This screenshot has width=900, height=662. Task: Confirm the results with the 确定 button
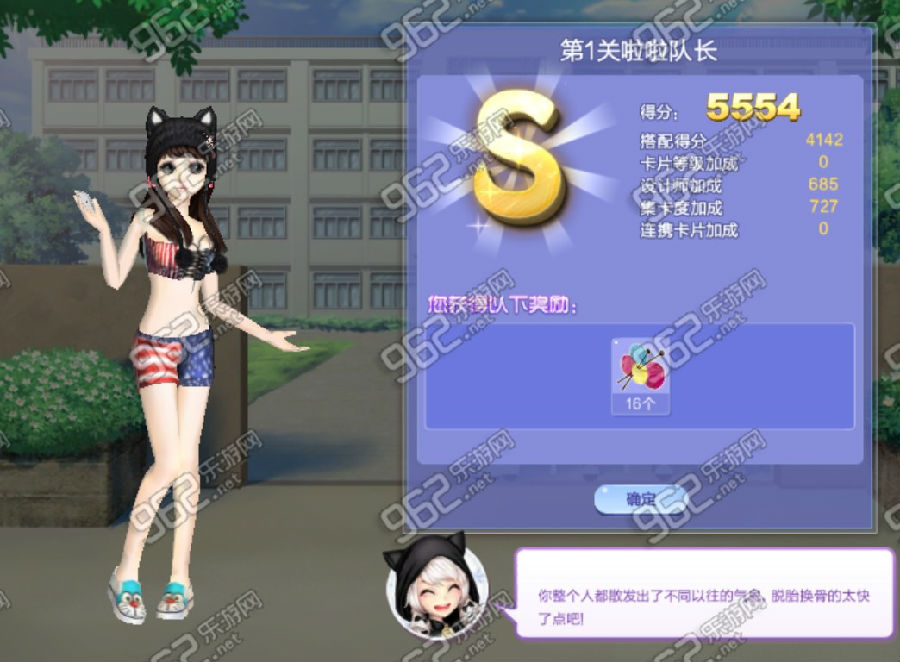(640, 498)
